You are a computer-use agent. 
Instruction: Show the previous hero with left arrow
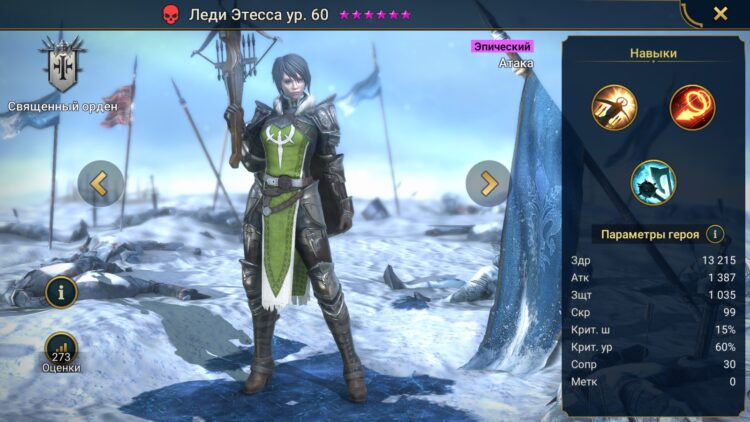pos(100,183)
